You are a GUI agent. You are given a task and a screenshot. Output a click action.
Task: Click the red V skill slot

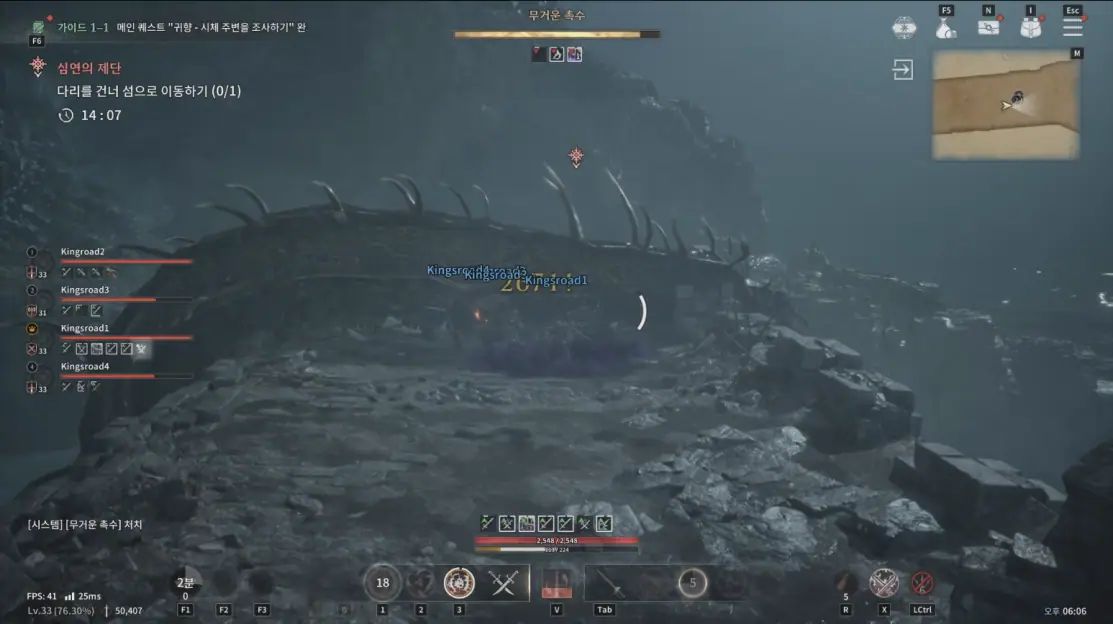[x=556, y=585]
